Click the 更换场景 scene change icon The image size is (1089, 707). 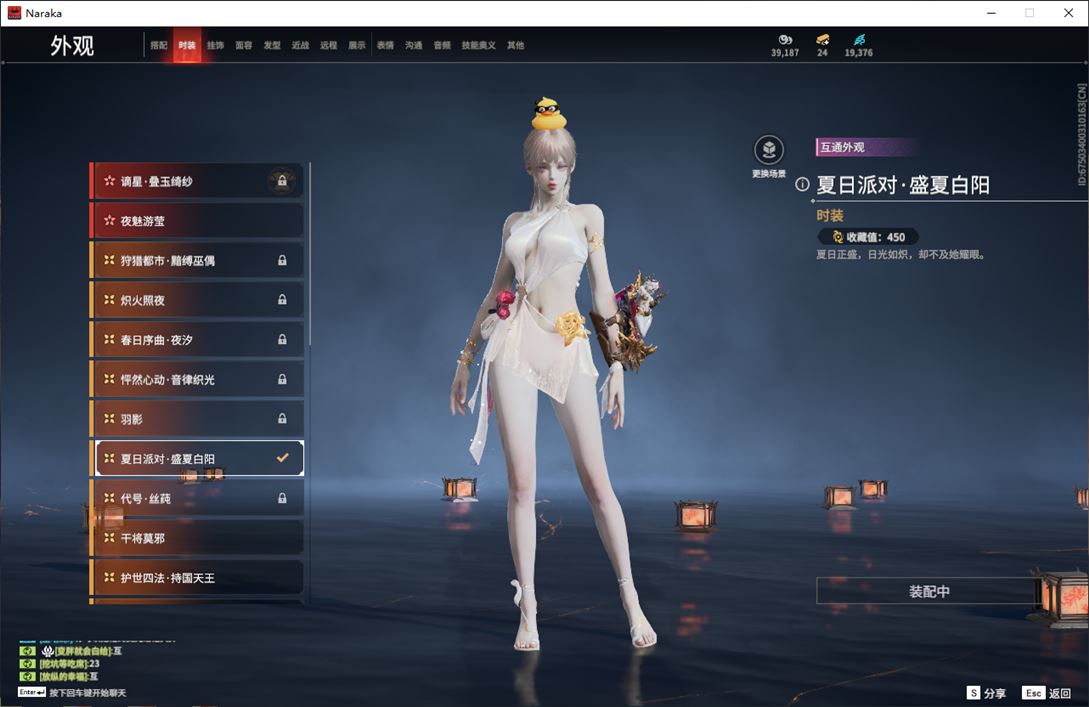tap(769, 151)
